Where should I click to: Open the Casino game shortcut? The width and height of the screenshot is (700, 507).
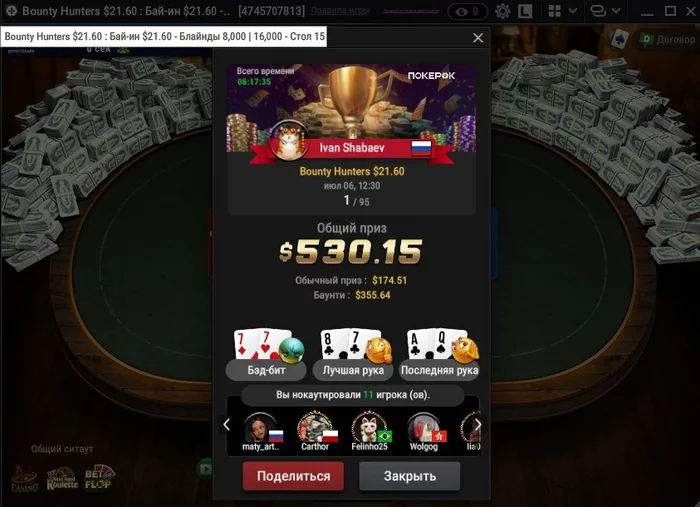(24, 479)
